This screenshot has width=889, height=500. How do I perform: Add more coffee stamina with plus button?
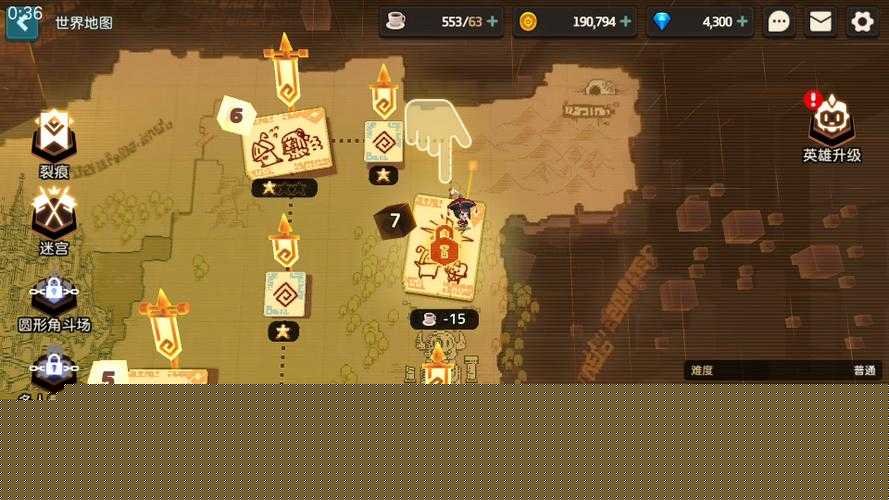(x=492, y=21)
